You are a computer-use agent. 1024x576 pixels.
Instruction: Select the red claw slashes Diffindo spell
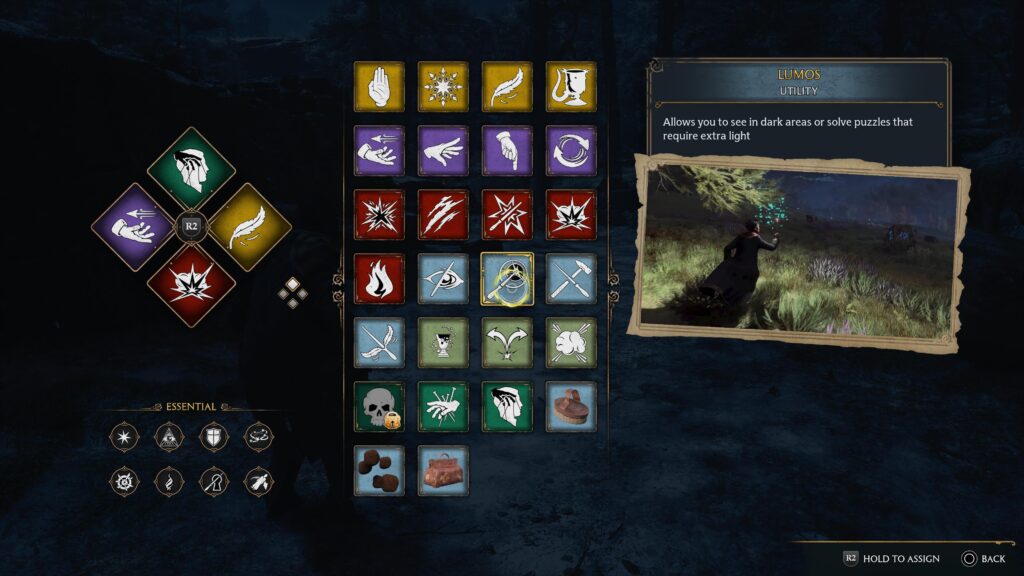(443, 215)
